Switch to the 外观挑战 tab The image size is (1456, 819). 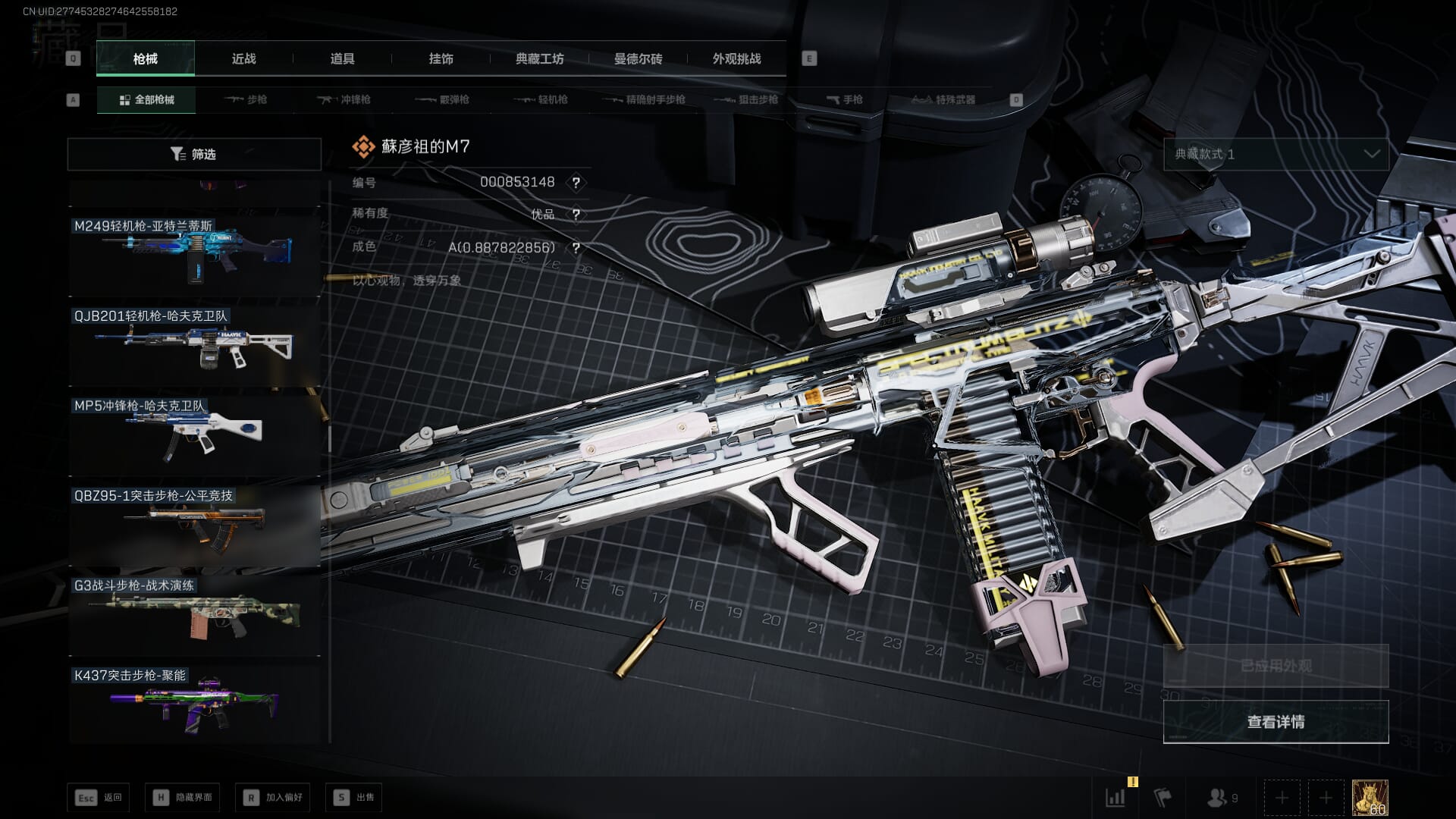tap(736, 58)
